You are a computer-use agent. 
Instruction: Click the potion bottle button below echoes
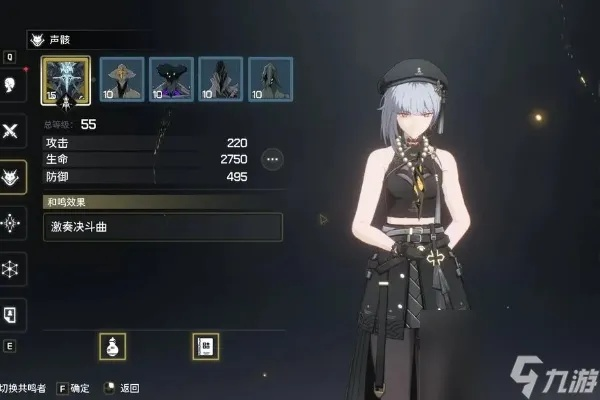(x=113, y=346)
